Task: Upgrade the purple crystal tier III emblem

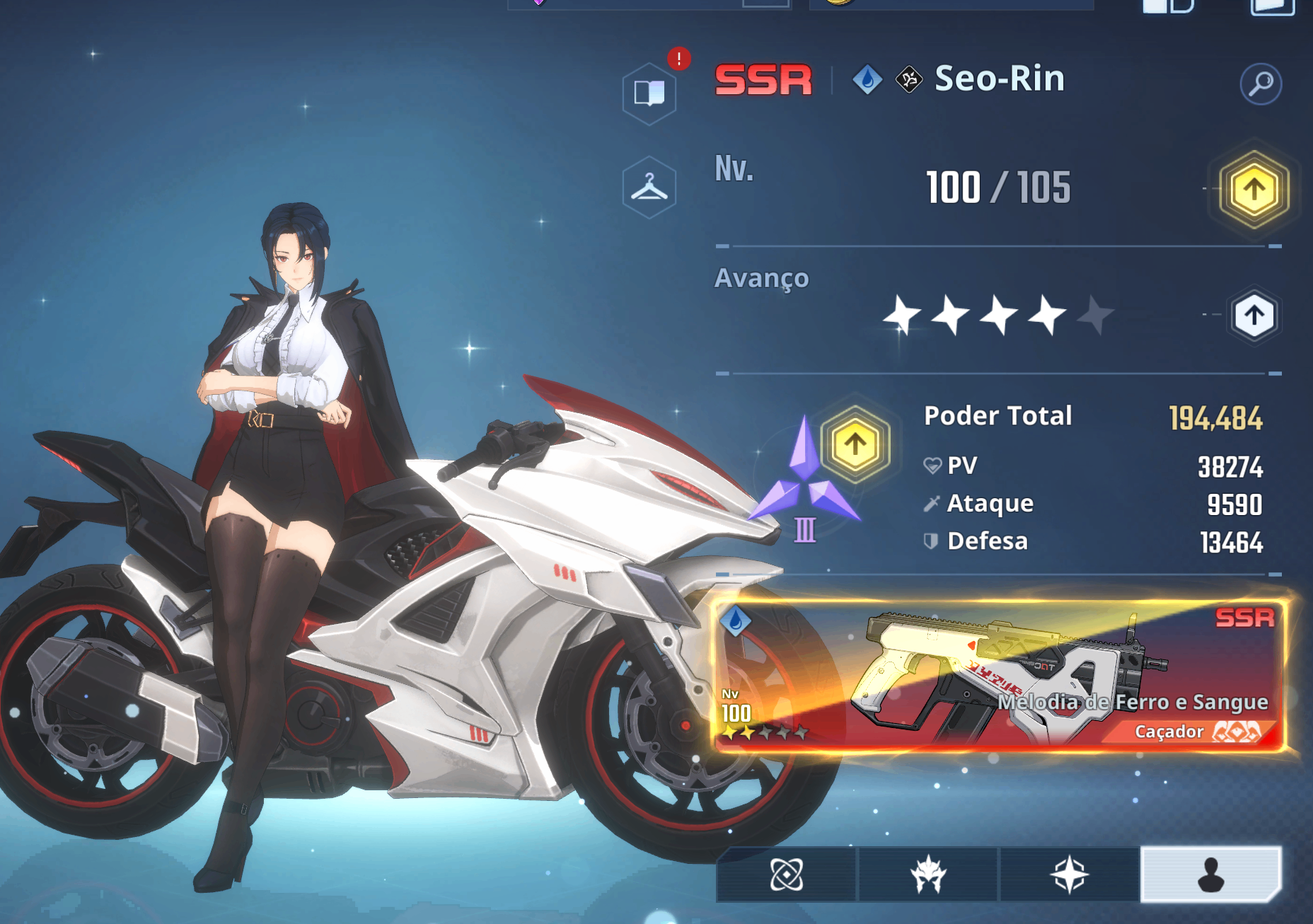Action: coord(855,444)
